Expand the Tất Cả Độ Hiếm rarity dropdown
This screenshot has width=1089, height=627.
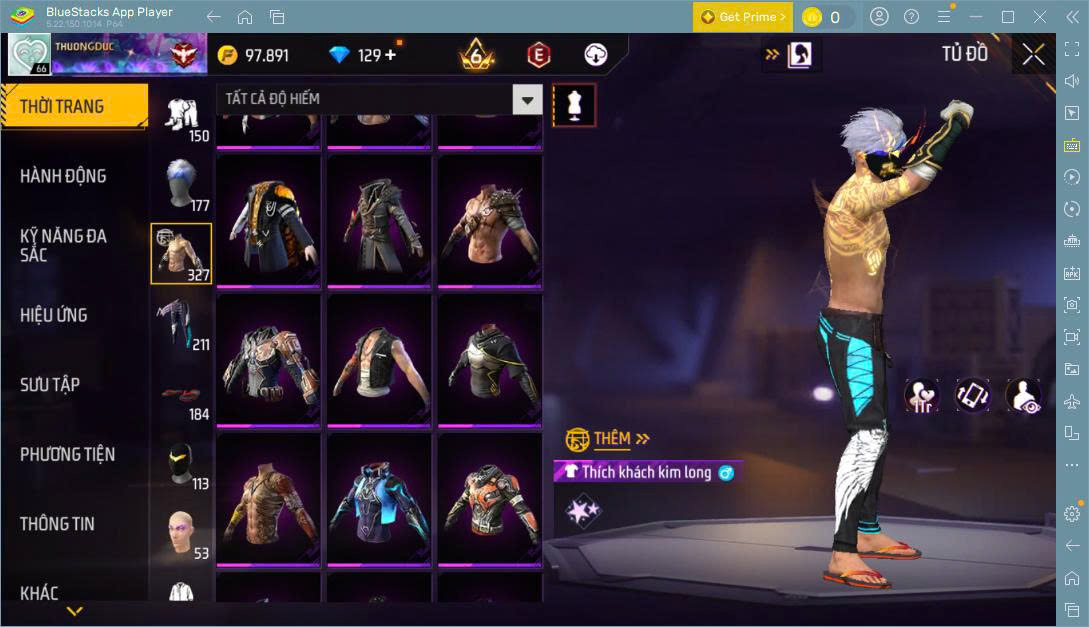click(527, 99)
